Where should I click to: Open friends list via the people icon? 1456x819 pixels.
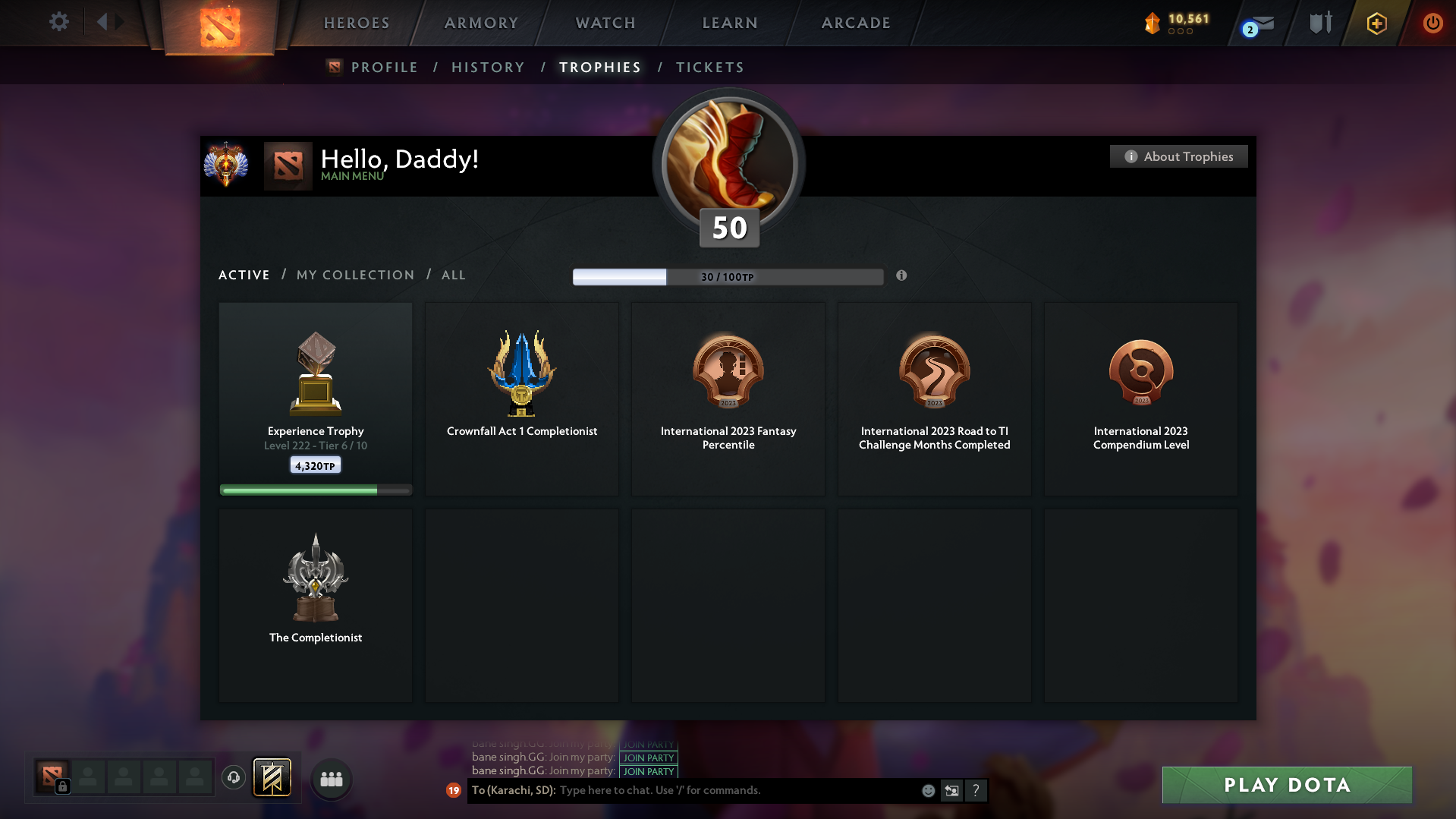pyautogui.click(x=331, y=779)
